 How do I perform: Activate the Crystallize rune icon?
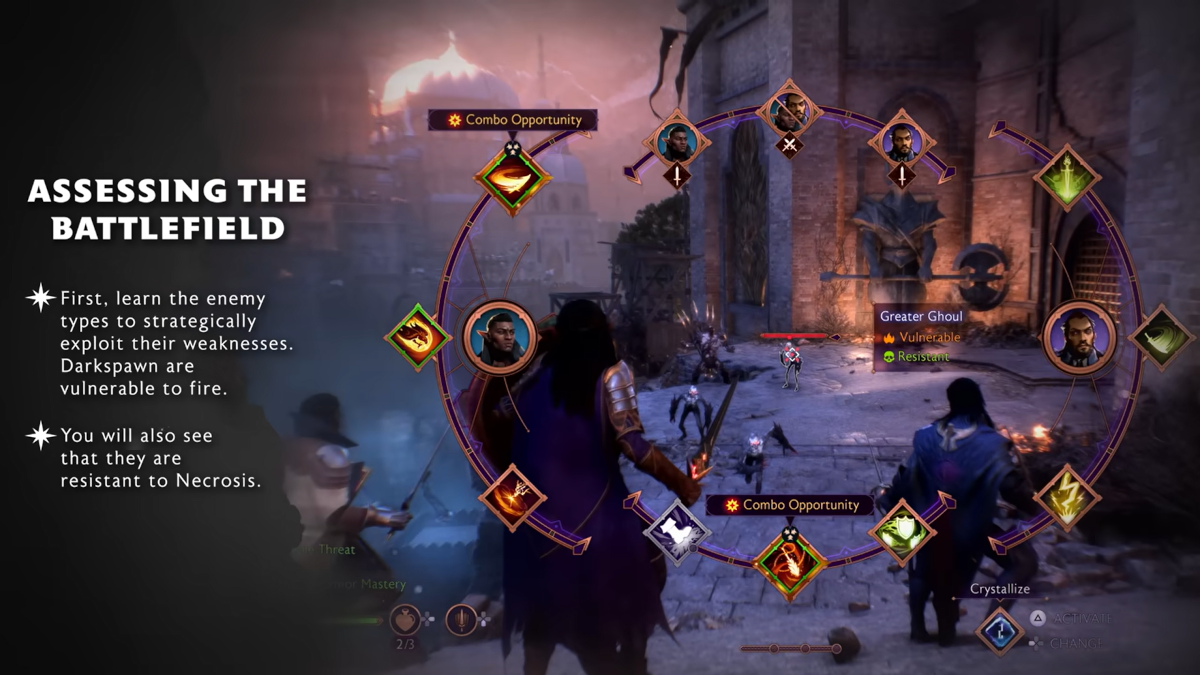999,630
